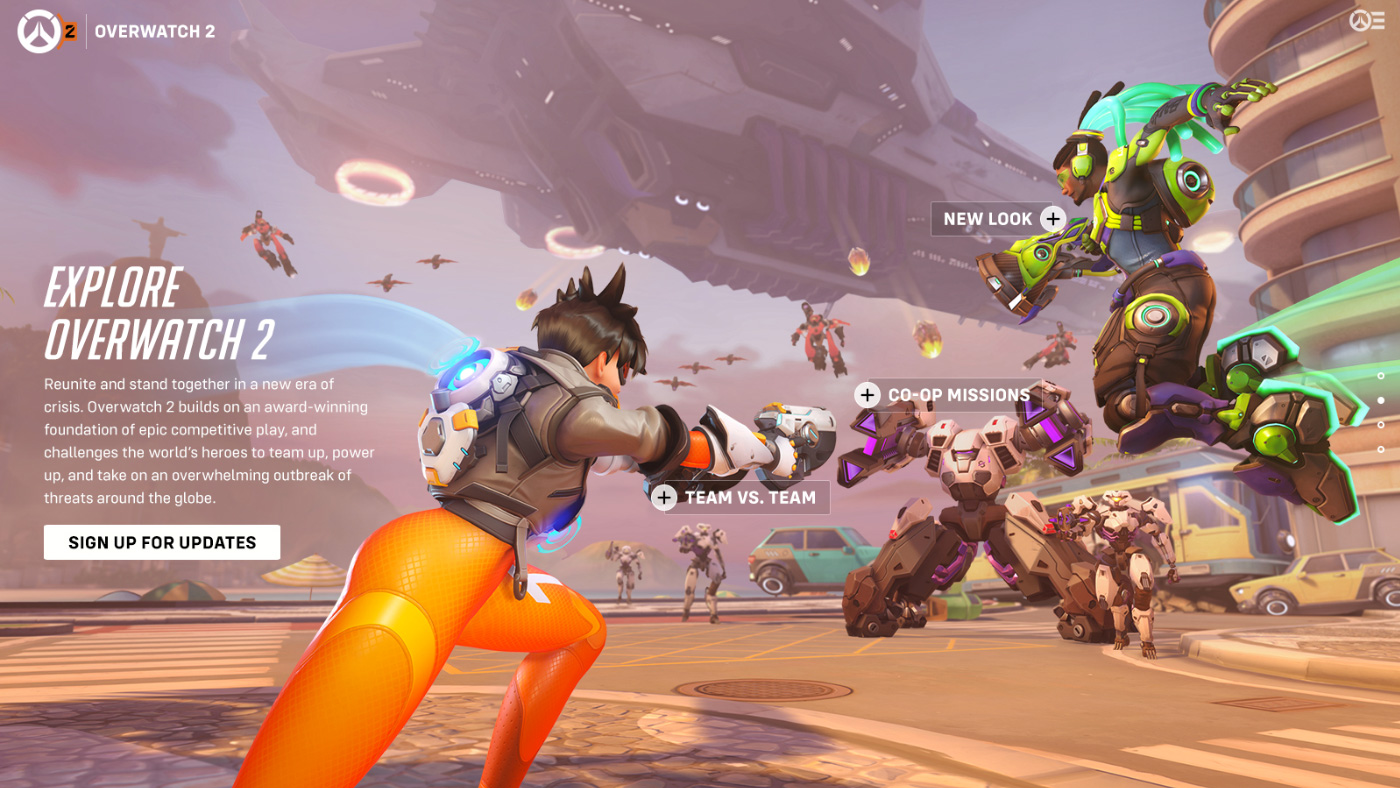Select the third carousel indicator dot
This screenshot has width=1400, height=788.
click(1381, 425)
